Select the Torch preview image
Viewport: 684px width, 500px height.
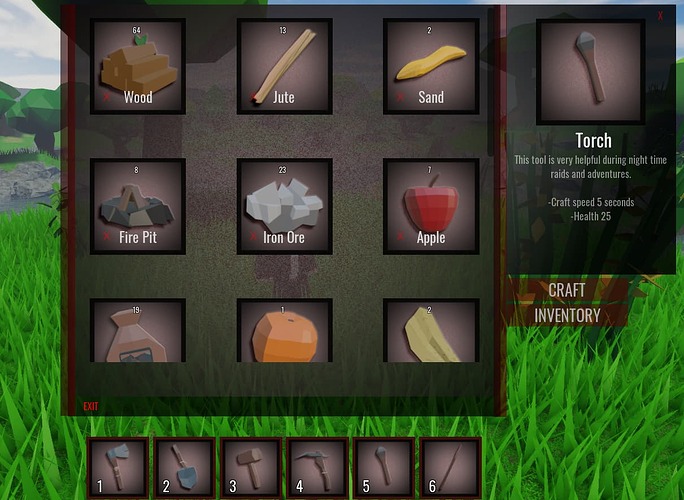[x=590, y=70]
